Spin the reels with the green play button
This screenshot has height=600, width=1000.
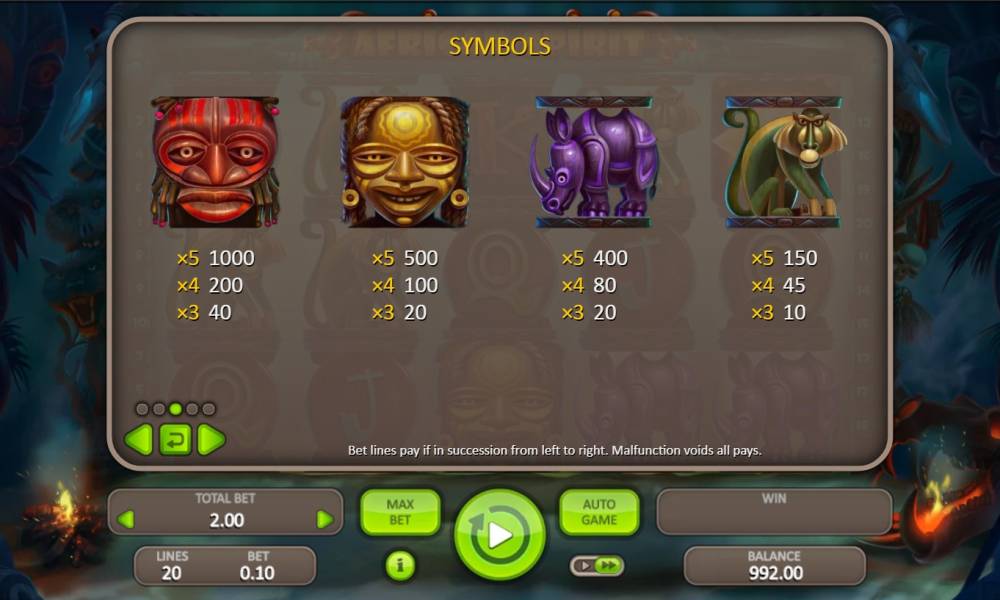tap(499, 534)
